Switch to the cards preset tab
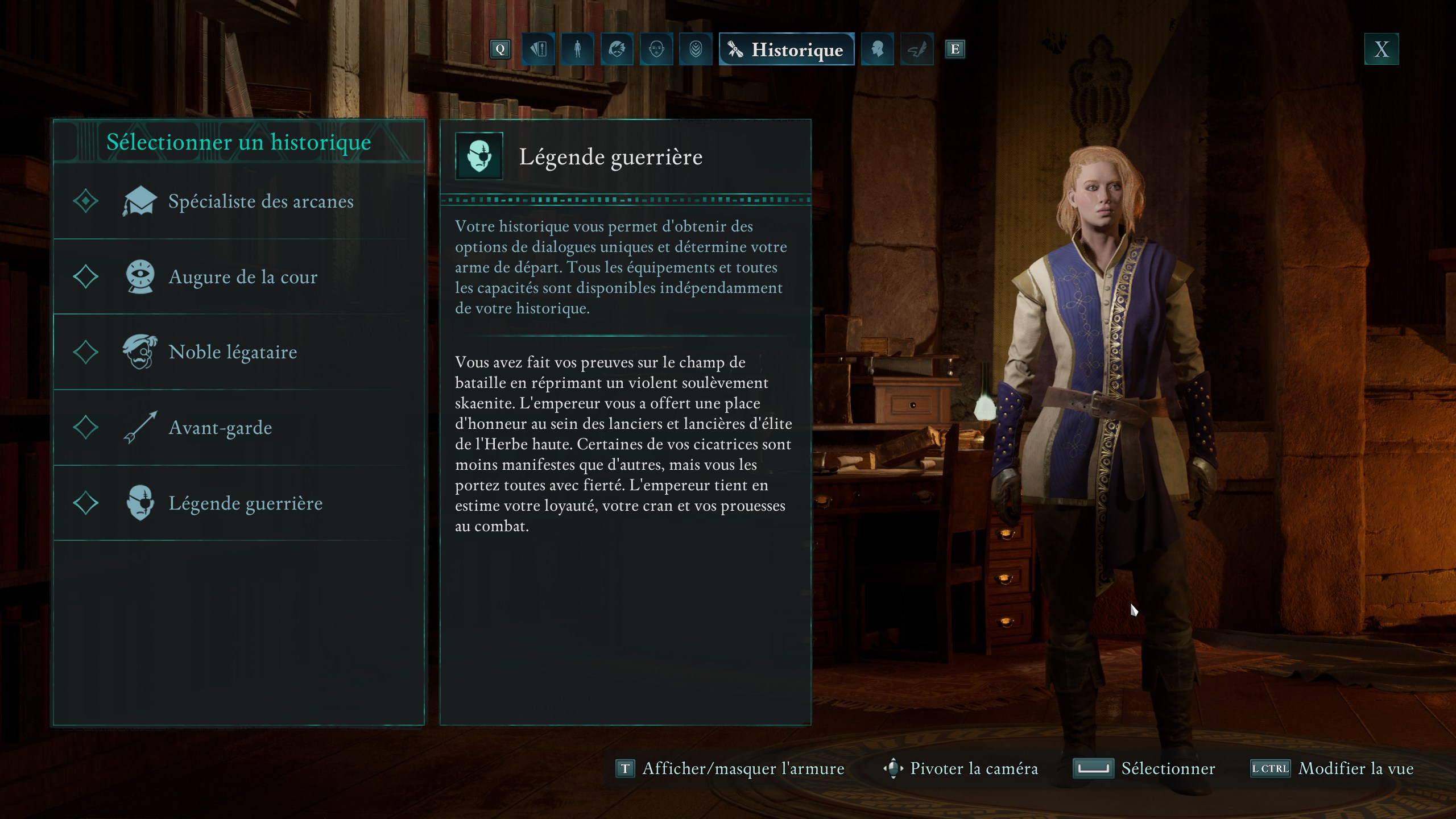Viewport: 1456px width, 819px height. pyautogui.click(x=538, y=49)
